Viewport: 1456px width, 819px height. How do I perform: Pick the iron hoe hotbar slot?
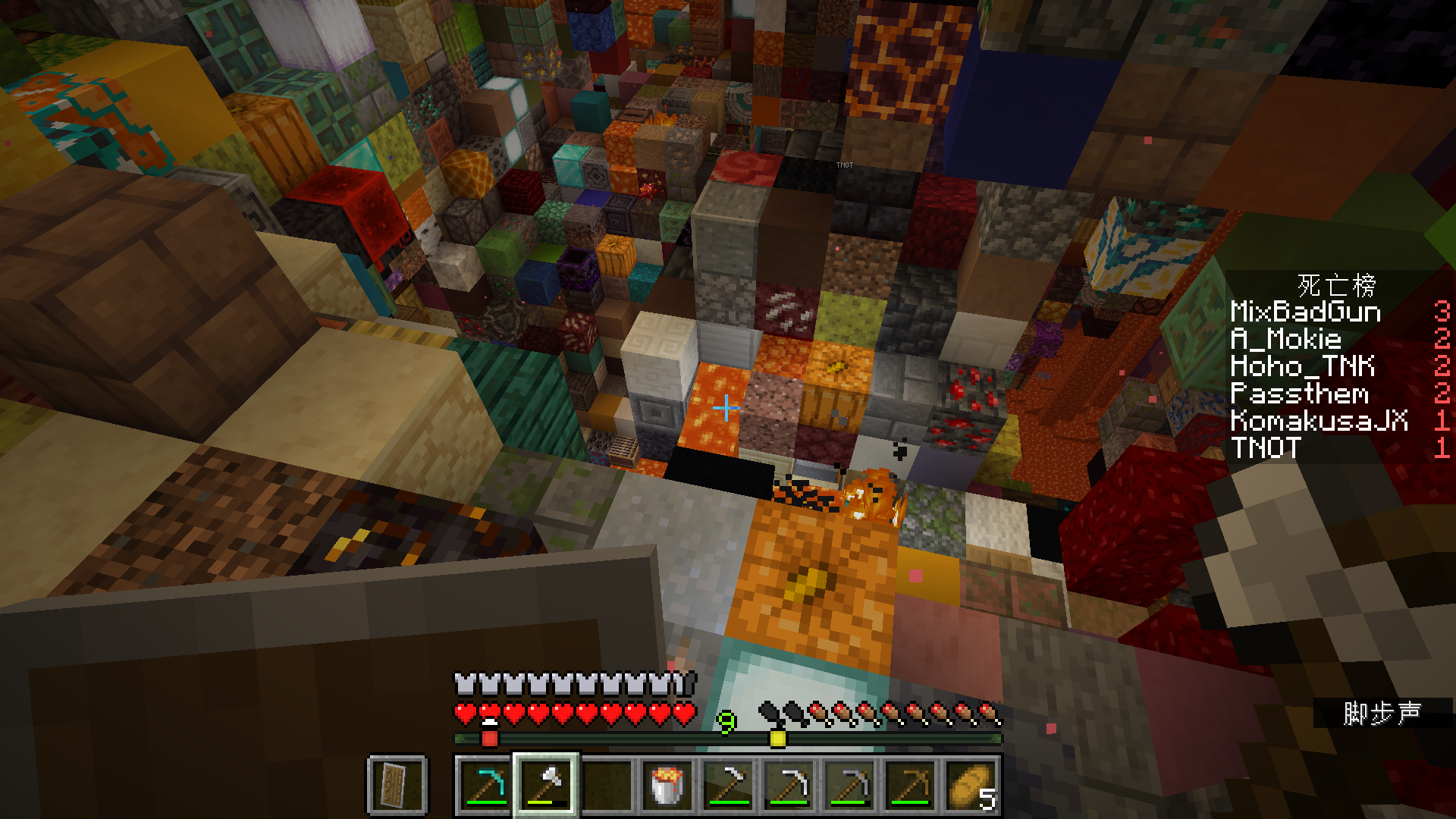[x=728, y=785]
